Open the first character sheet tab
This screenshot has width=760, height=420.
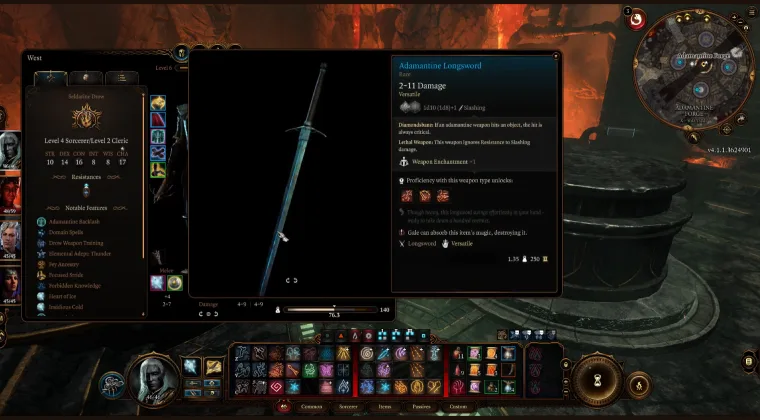51,77
